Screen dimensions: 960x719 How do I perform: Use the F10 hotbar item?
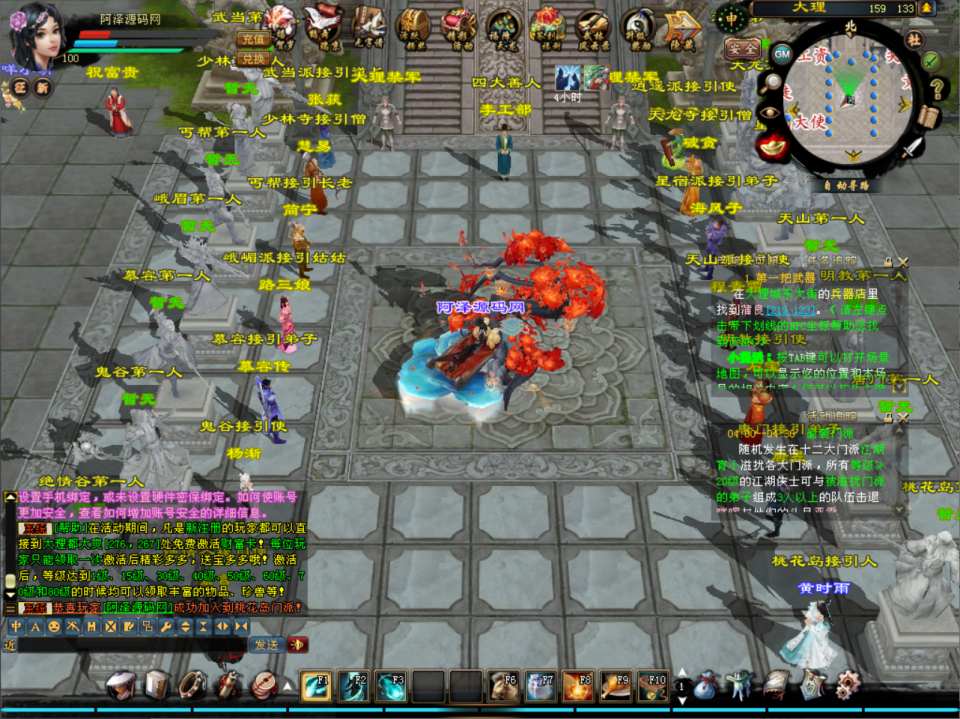tap(653, 686)
